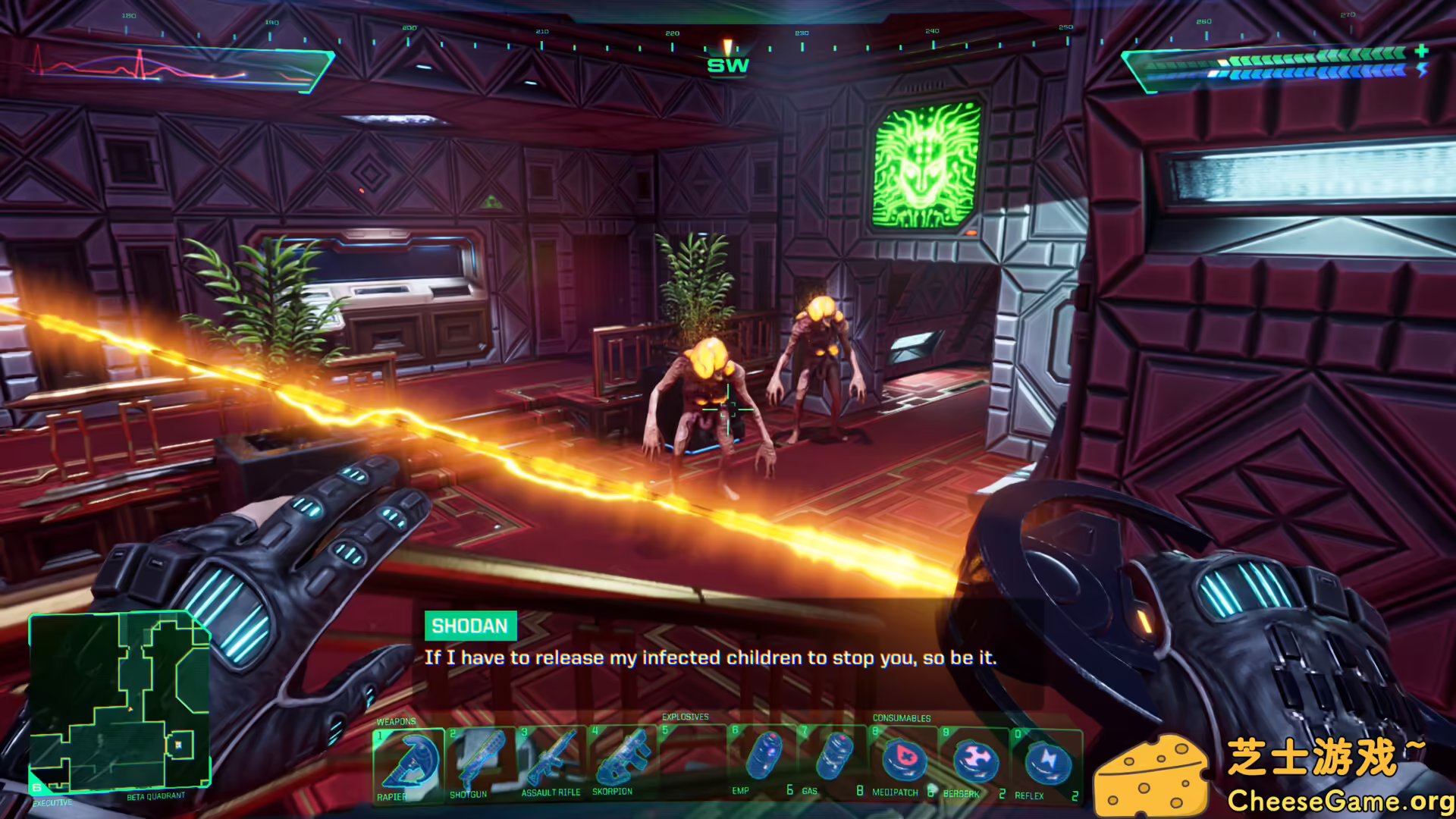The height and width of the screenshot is (819, 1456).
Task: Equip the Shotgun from the hotbar
Action: pyautogui.click(x=481, y=762)
